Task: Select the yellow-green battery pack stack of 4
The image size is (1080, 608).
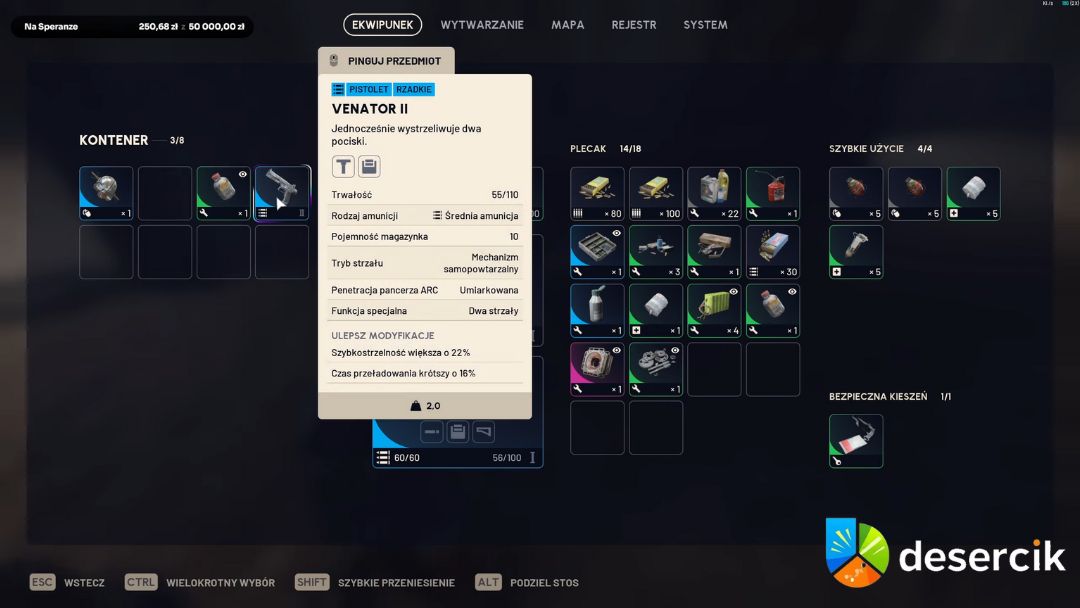Action: click(x=714, y=310)
